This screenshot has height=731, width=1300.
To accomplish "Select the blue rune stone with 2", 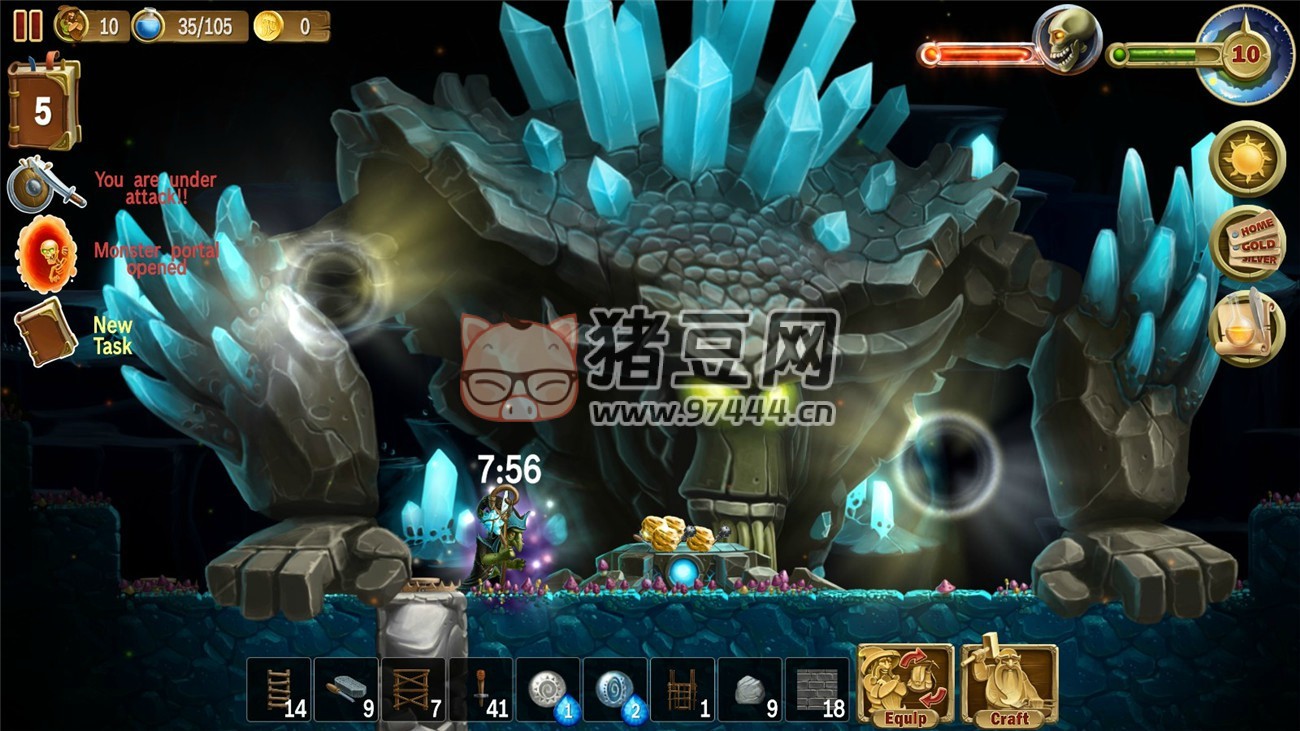I will (615, 689).
